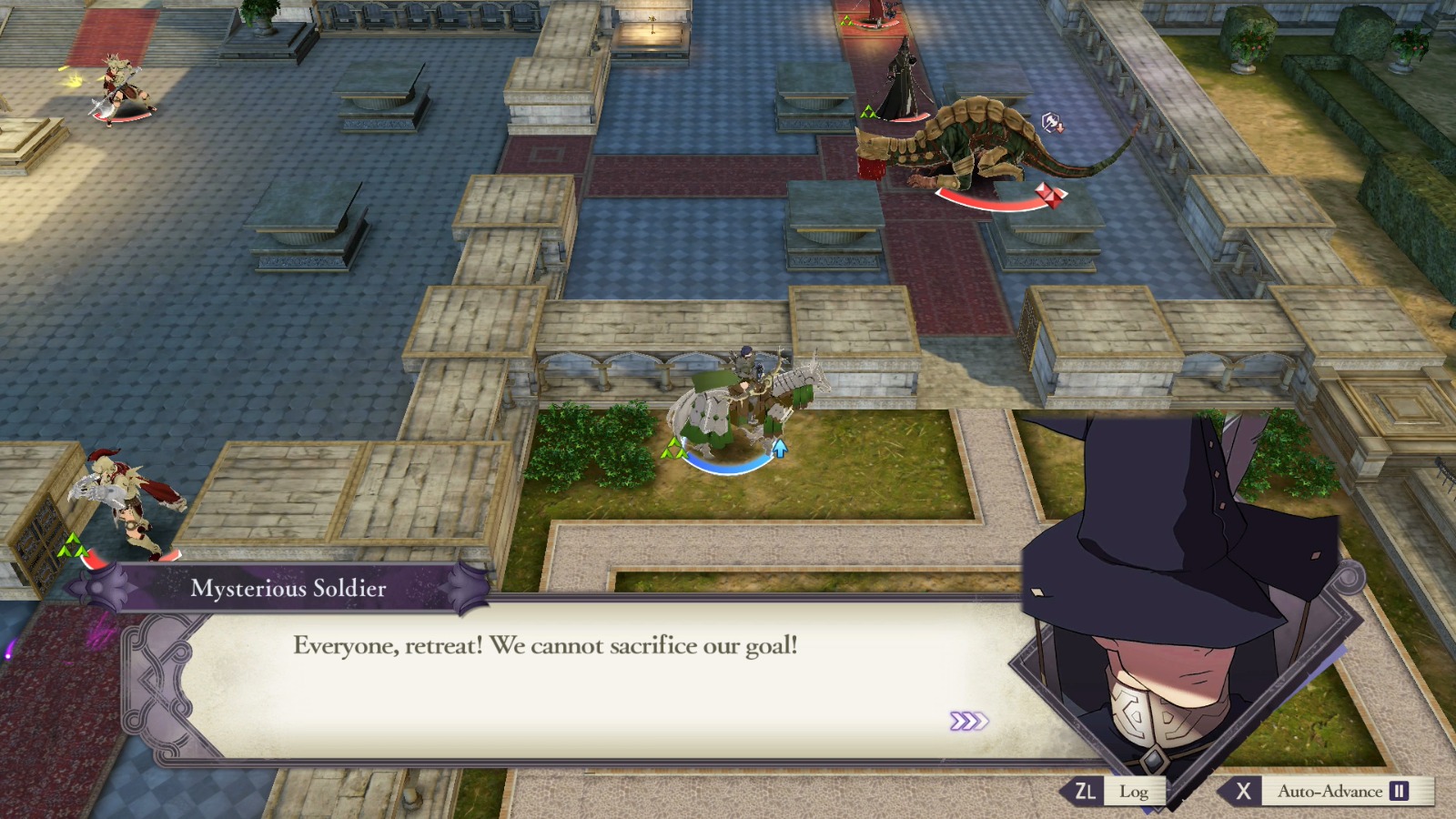This screenshot has width=1456, height=819.
Task: Select the green arrows beside the axe fighter bottom-left
Action: click(71, 545)
